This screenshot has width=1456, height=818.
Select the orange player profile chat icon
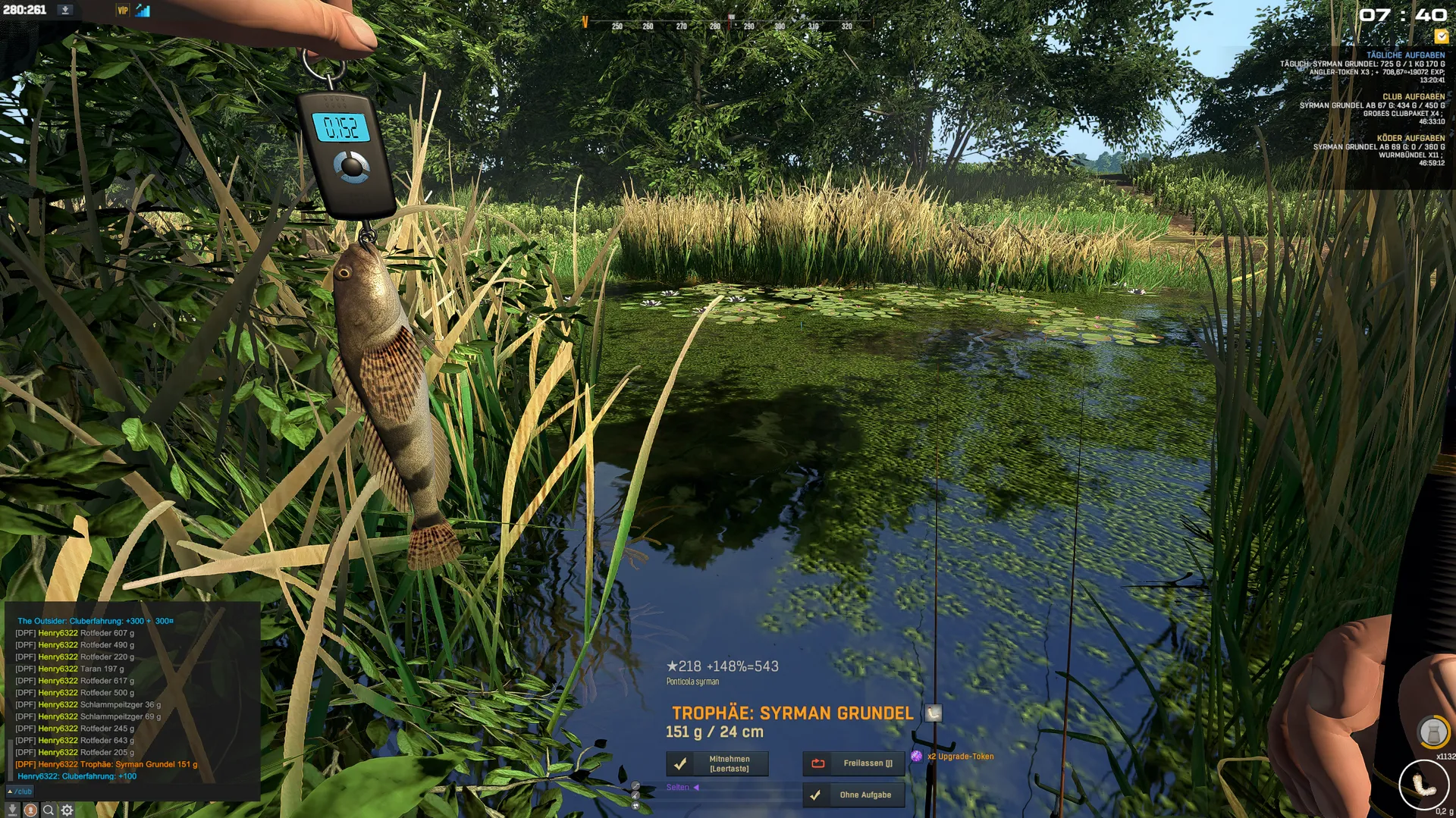click(30, 810)
